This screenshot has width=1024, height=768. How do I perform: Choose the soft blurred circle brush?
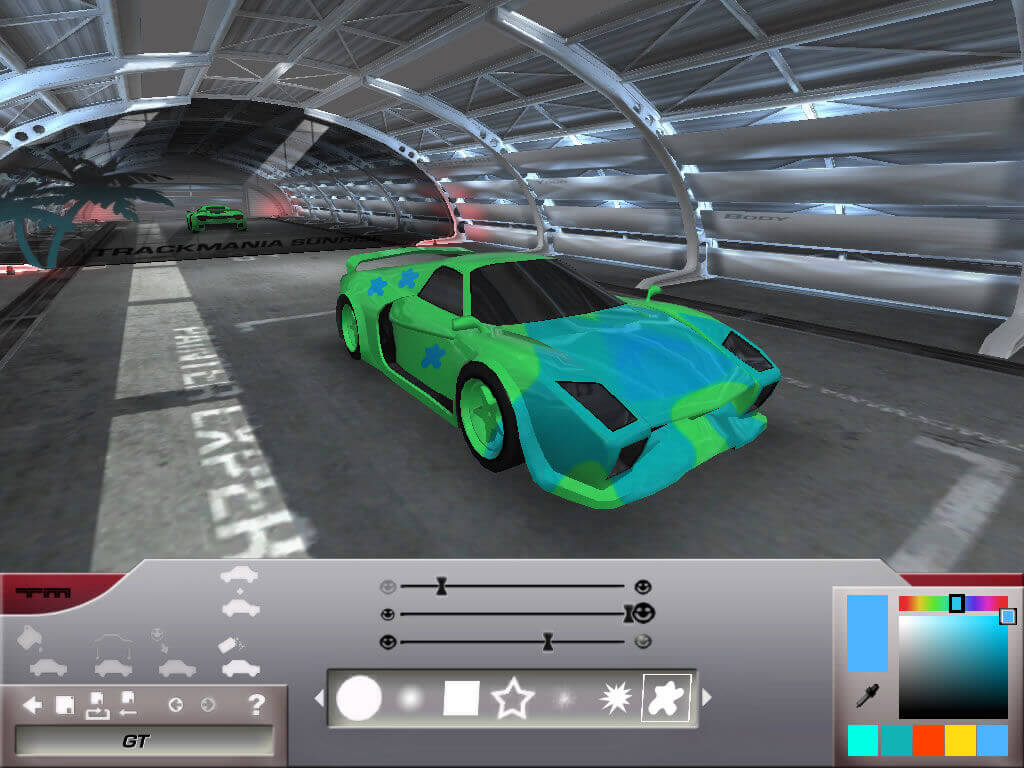(411, 698)
